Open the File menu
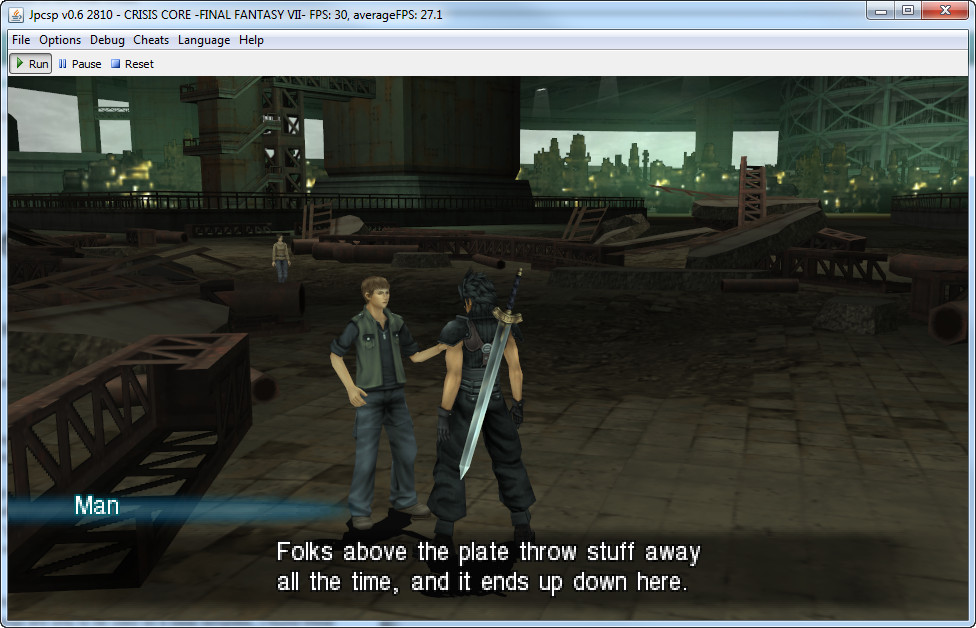Viewport: 976px width, 628px height. point(21,40)
